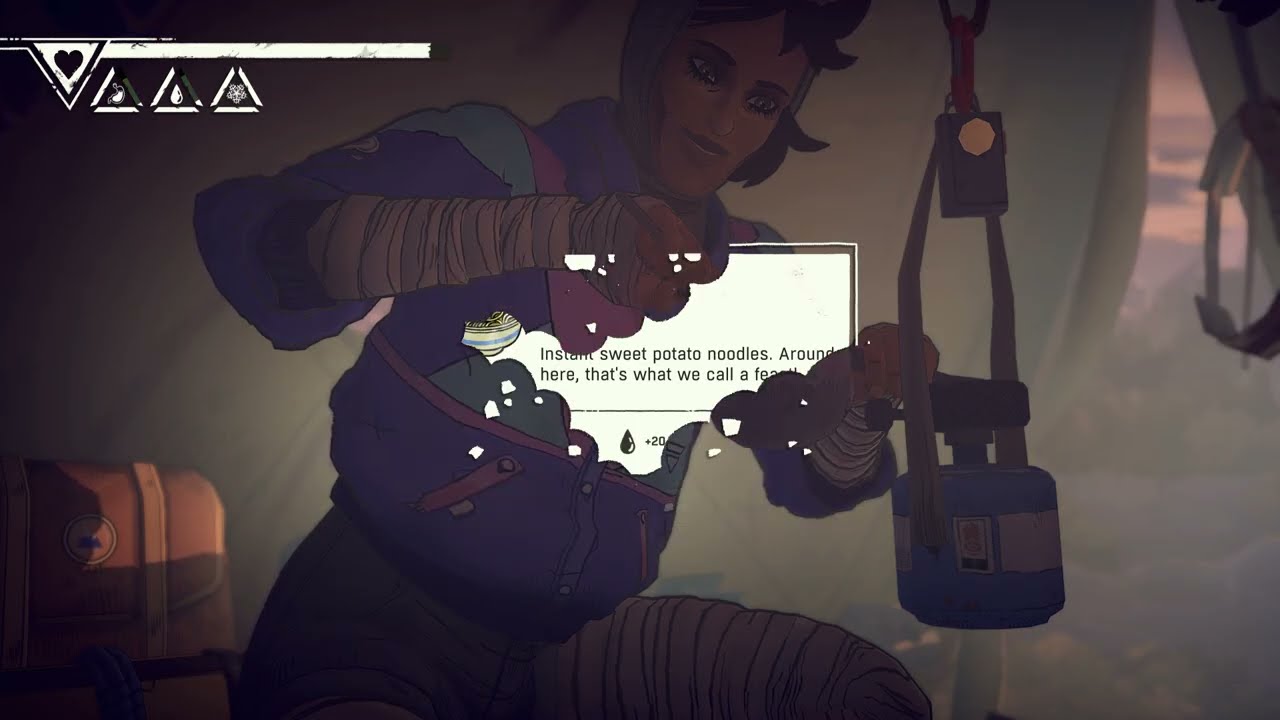Click the droplet icon beside +20

coord(627,441)
